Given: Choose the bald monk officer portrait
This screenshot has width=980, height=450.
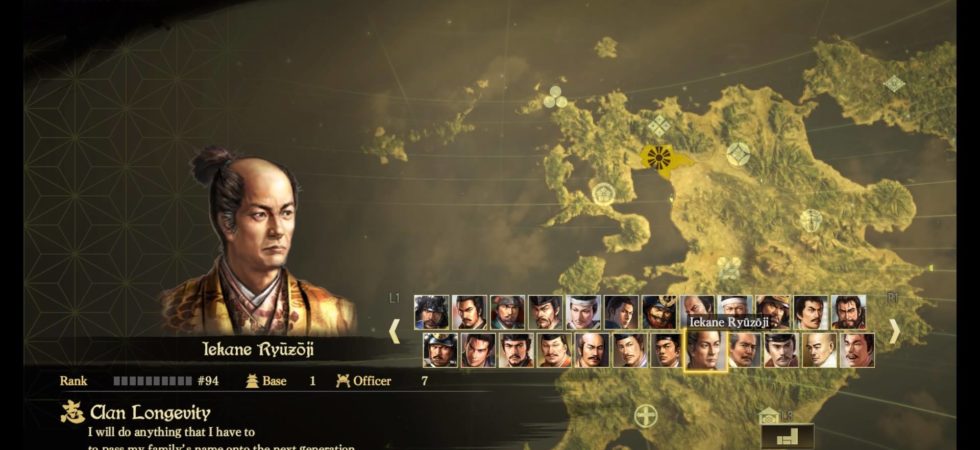Looking at the screenshot, I should (820, 350).
